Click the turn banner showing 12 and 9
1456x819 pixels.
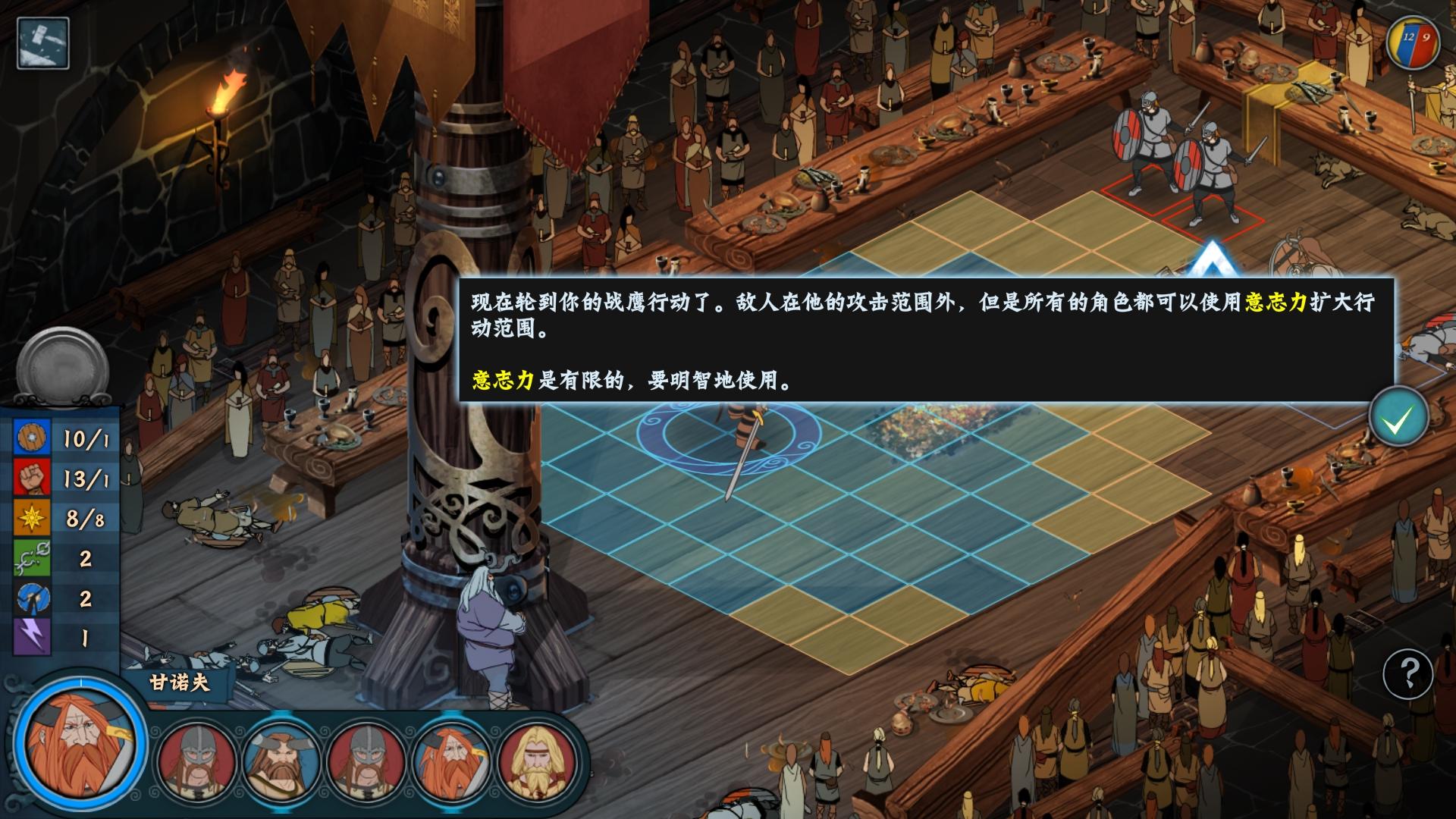(x=1412, y=42)
